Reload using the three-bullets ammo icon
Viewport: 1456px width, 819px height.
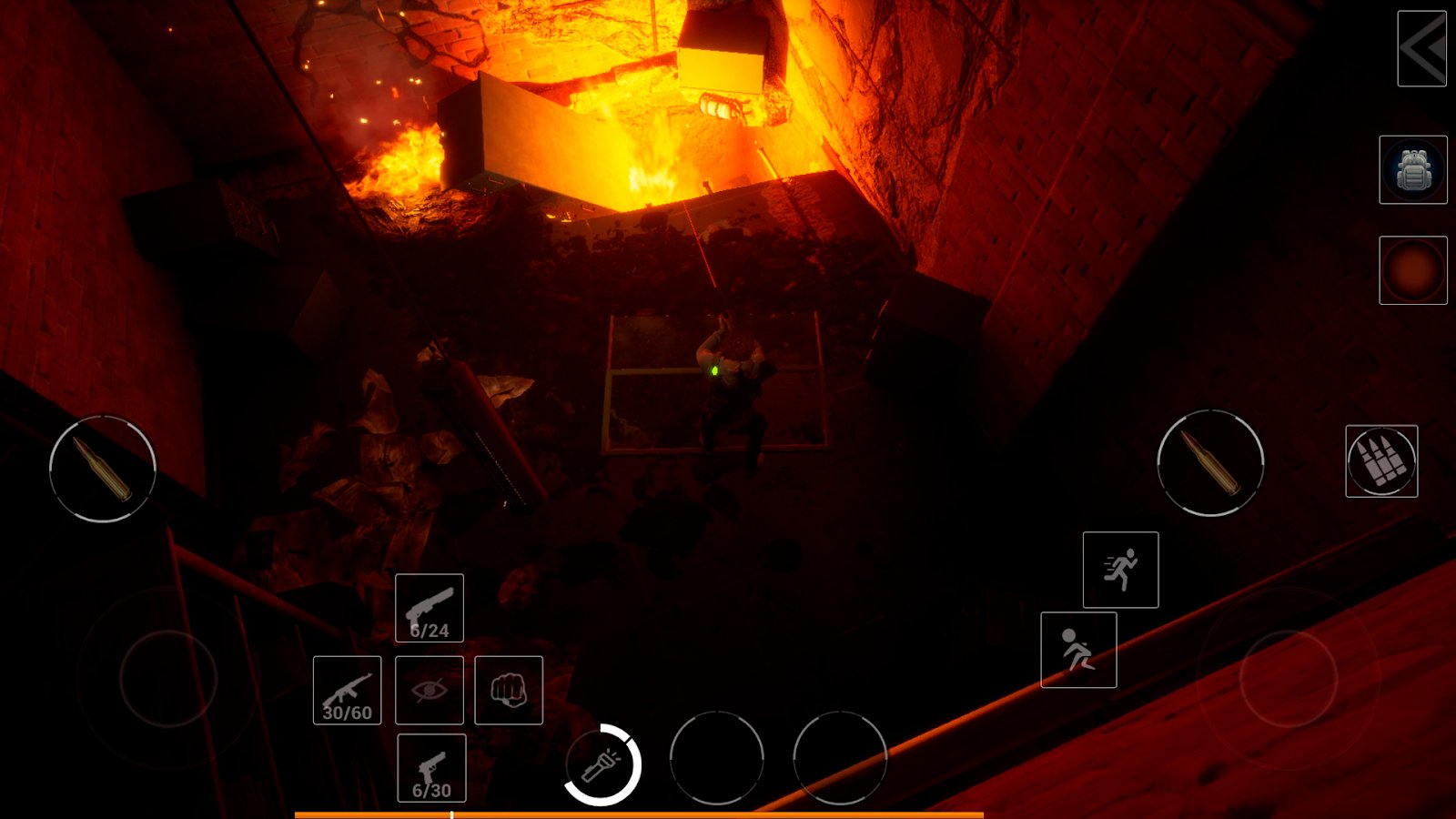tap(1380, 461)
